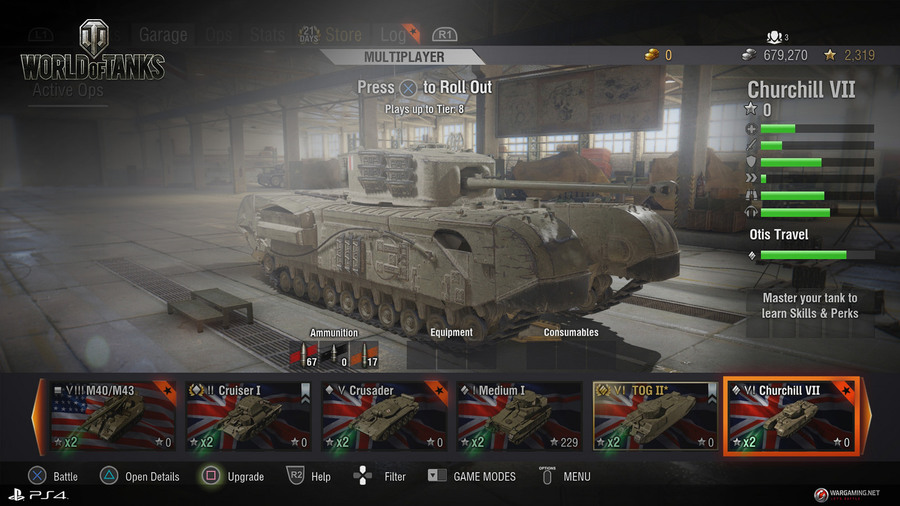
Task: Open the Ops tab
Action: point(218,35)
